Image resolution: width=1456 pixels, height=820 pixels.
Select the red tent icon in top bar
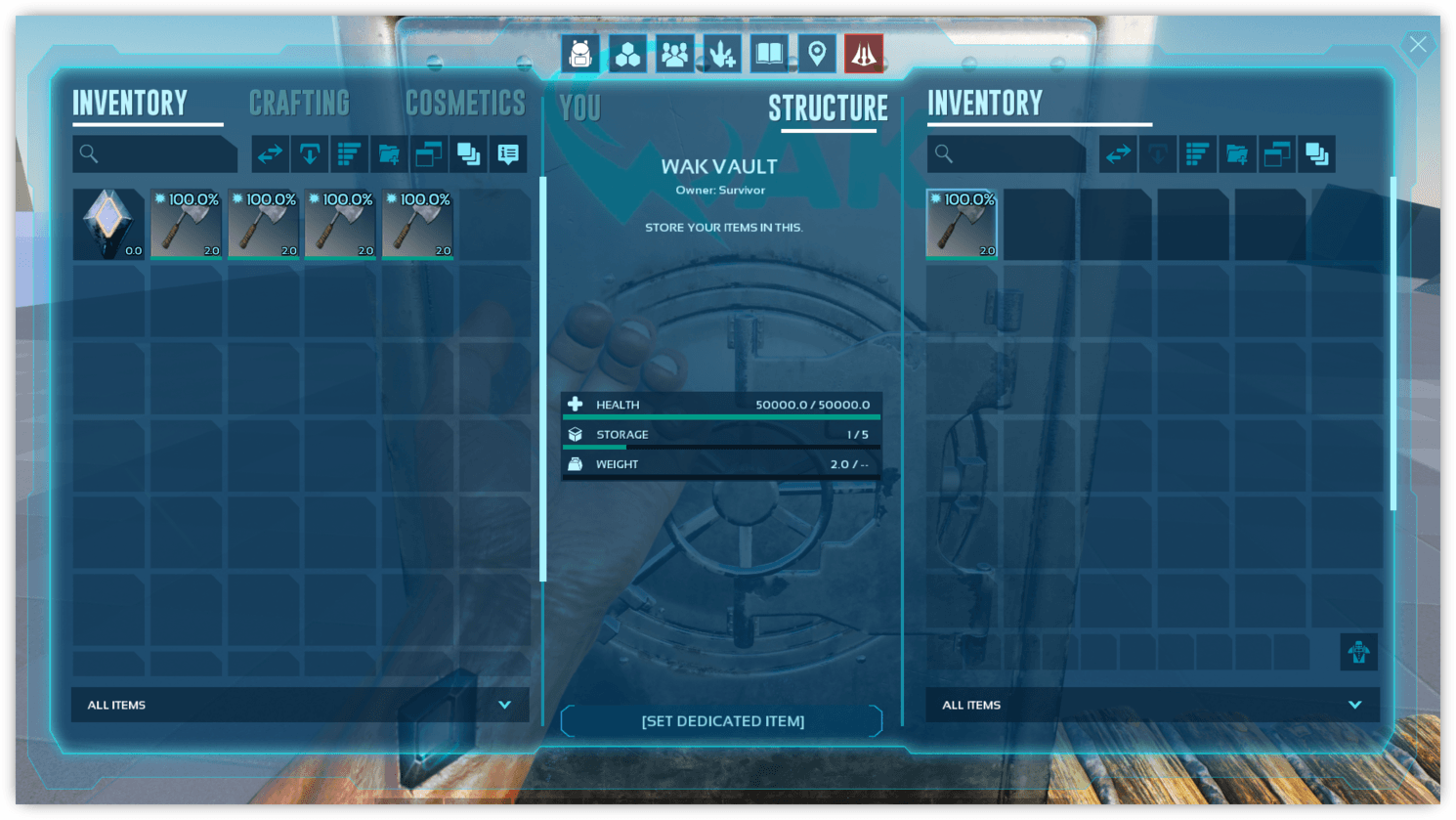click(x=864, y=54)
